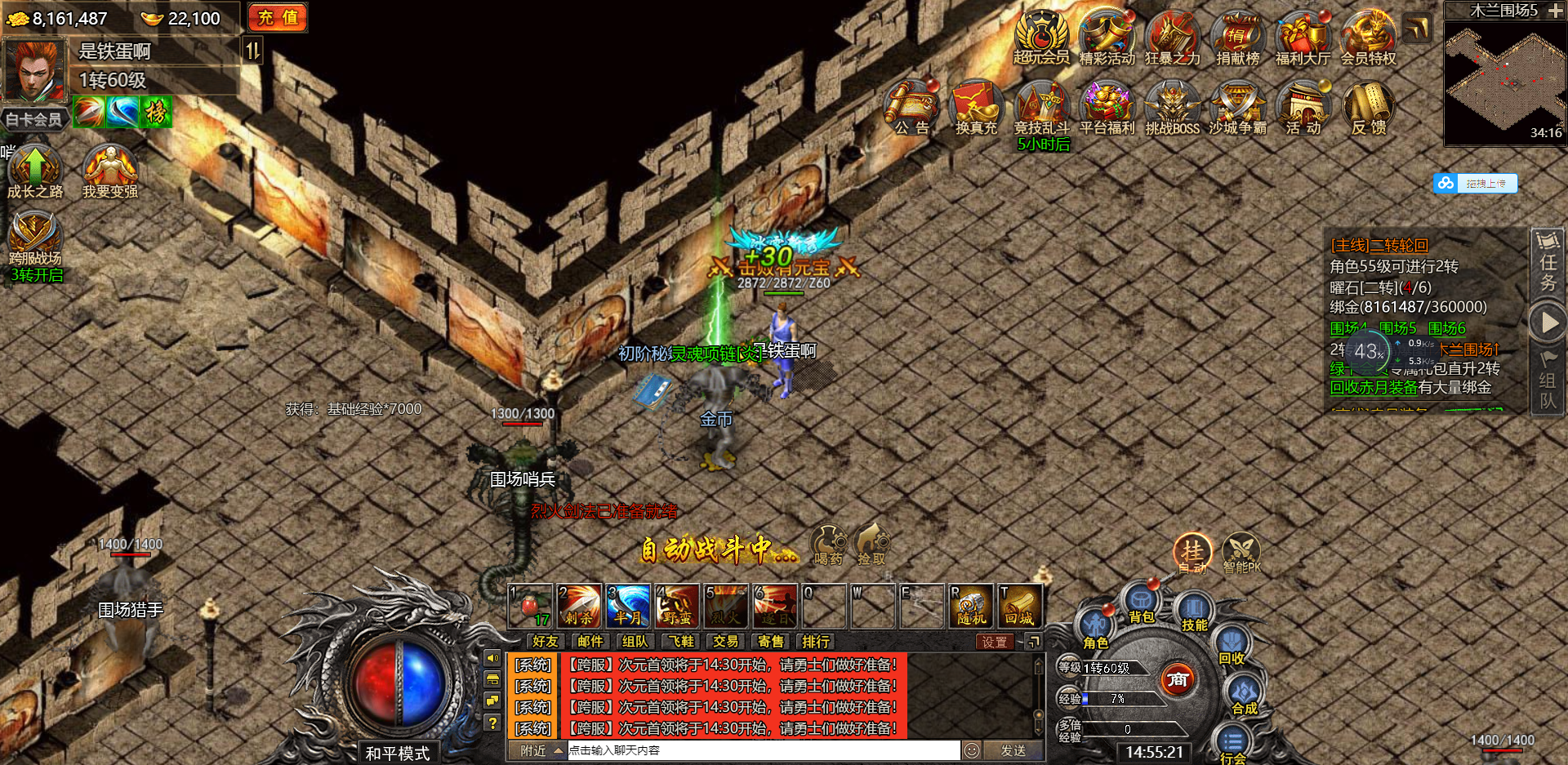Open the 背包 backpack button
Screen dimensions: 1568x765
coord(1141,604)
